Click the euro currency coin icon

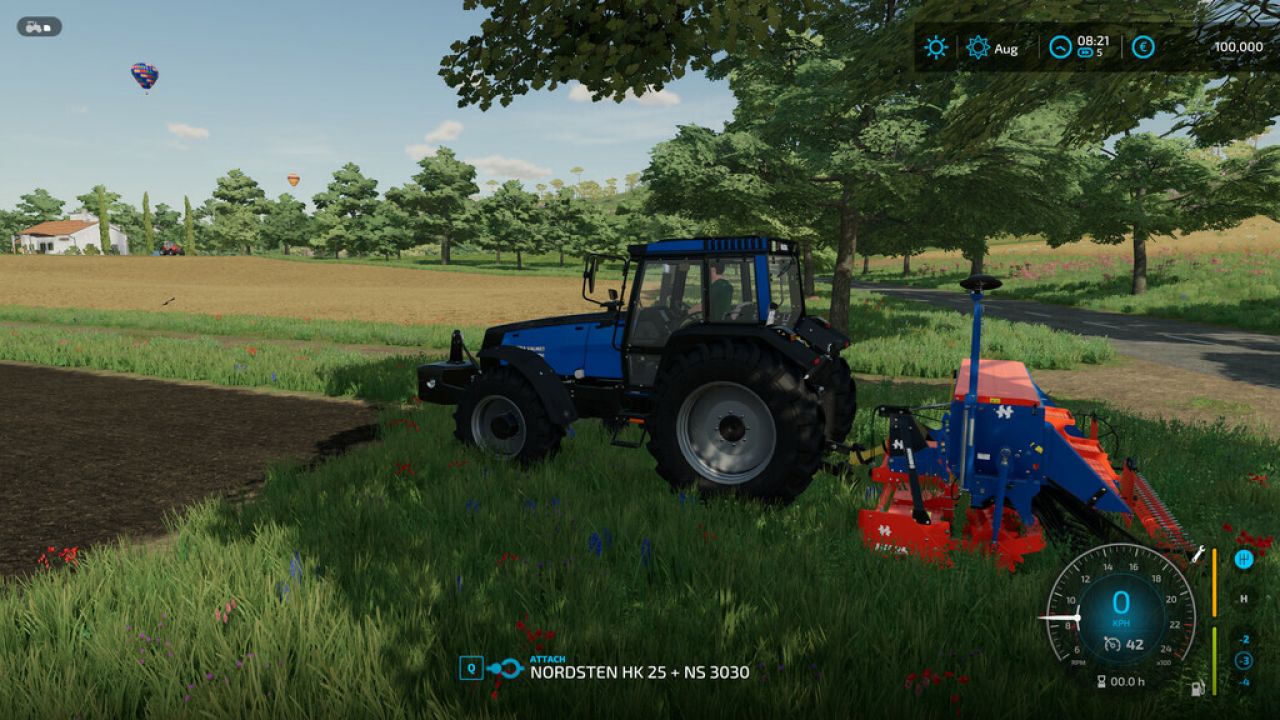click(1143, 47)
